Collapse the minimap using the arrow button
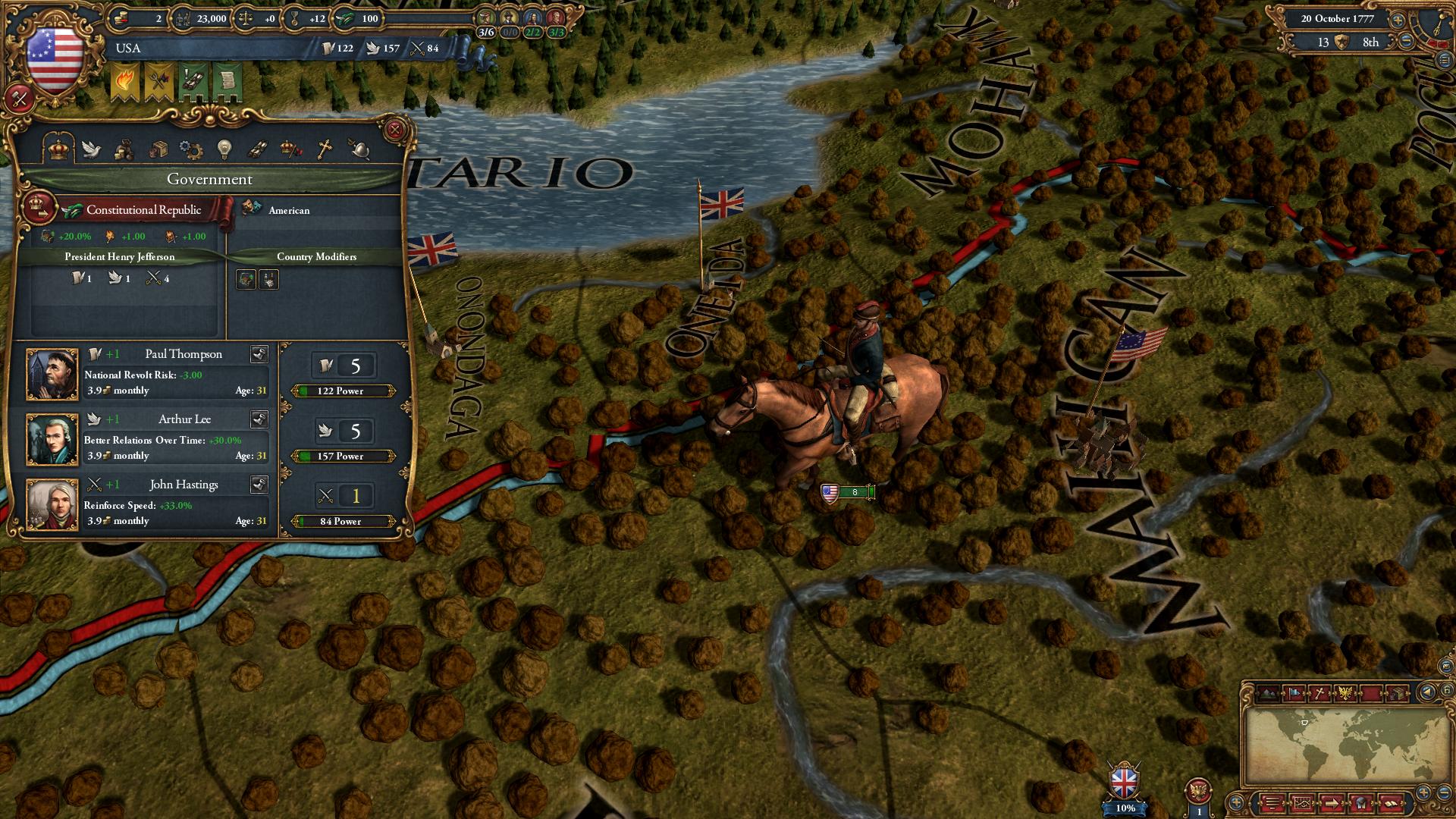This screenshot has height=819, width=1456. 1427,691
